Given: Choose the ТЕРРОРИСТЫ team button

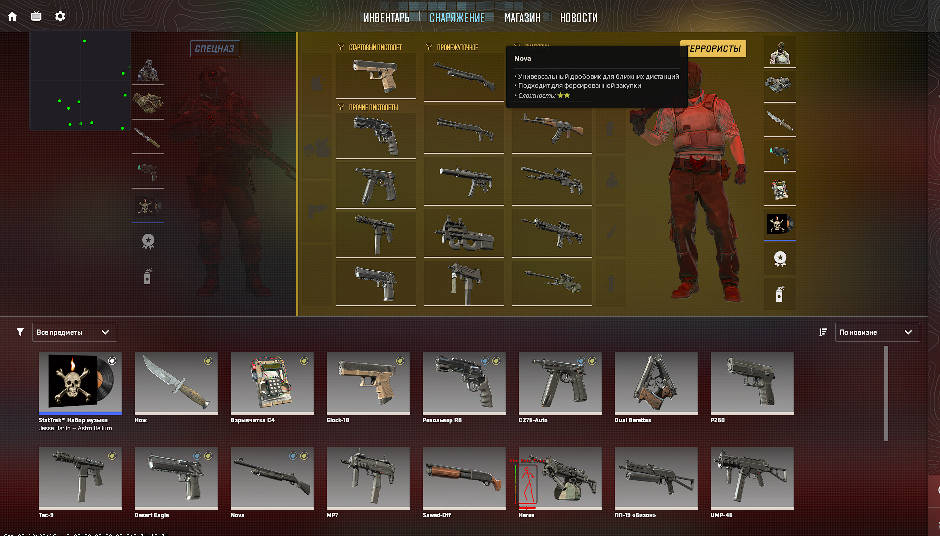Looking at the screenshot, I should pos(713,49).
